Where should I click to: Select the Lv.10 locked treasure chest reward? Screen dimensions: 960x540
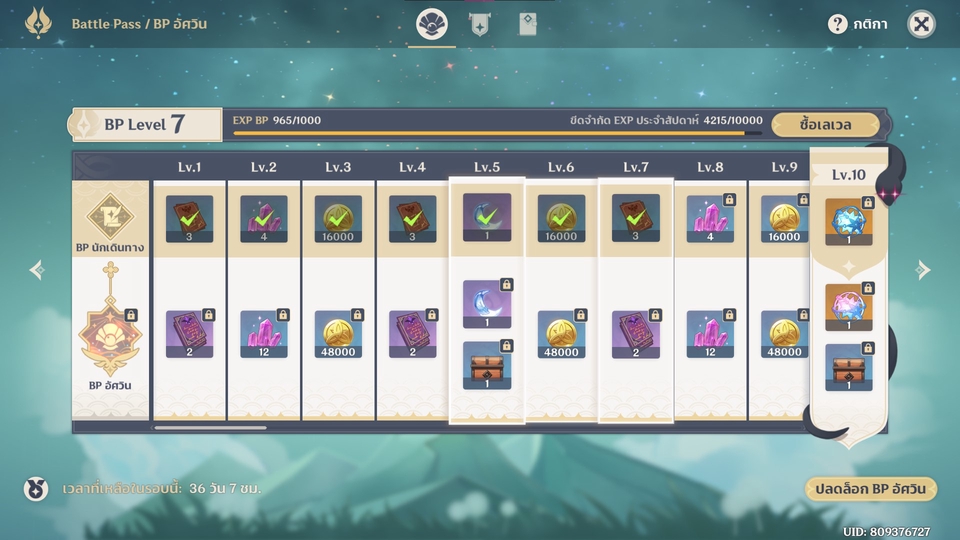[849, 367]
